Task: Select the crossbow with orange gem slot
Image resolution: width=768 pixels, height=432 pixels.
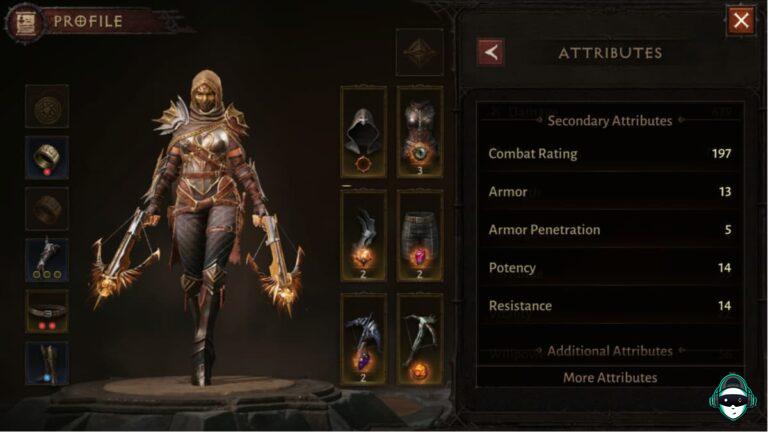Action: click(x=420, y=339)
